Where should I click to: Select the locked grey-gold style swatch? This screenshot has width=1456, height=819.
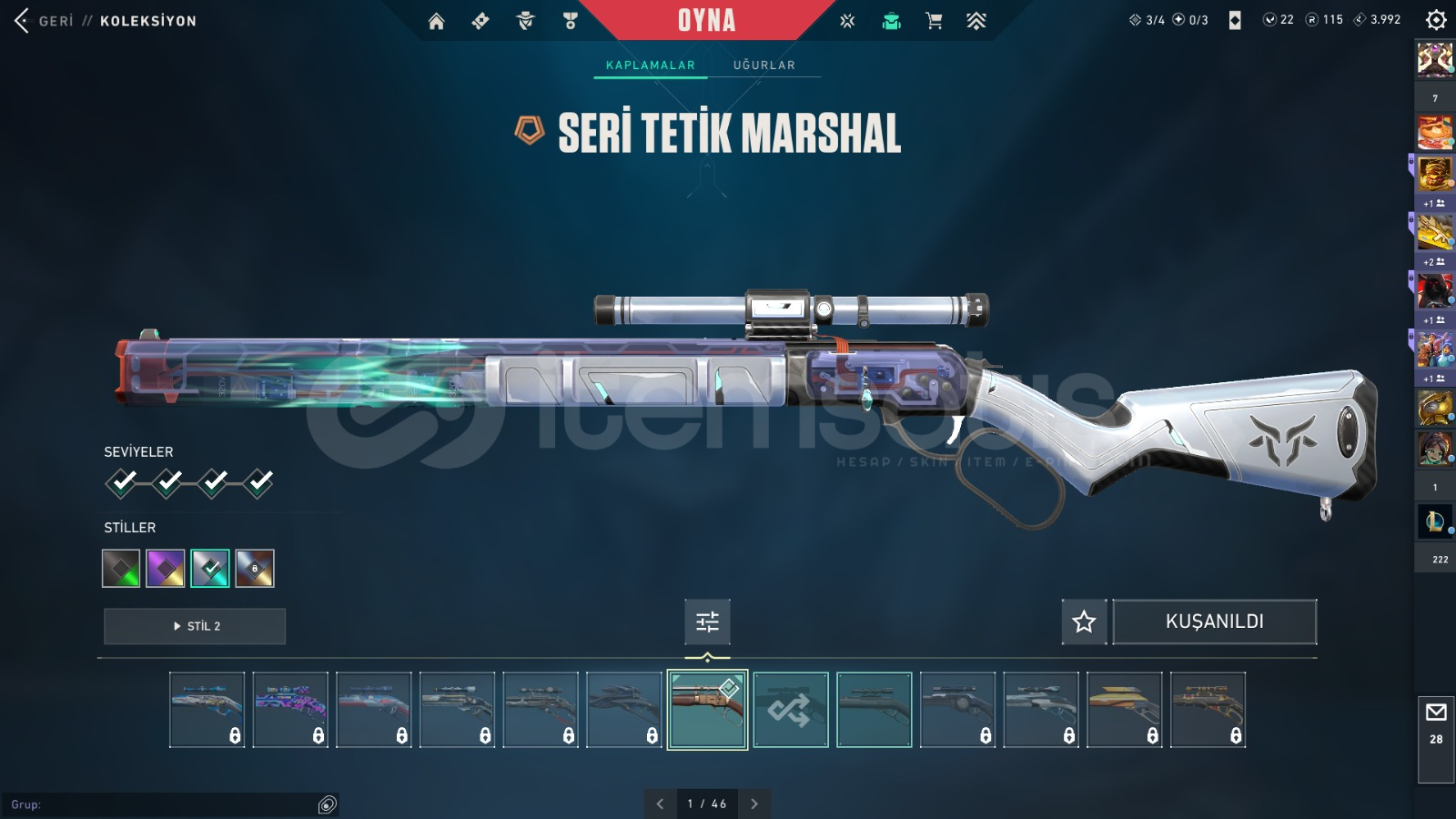click(x=255, y=569)
